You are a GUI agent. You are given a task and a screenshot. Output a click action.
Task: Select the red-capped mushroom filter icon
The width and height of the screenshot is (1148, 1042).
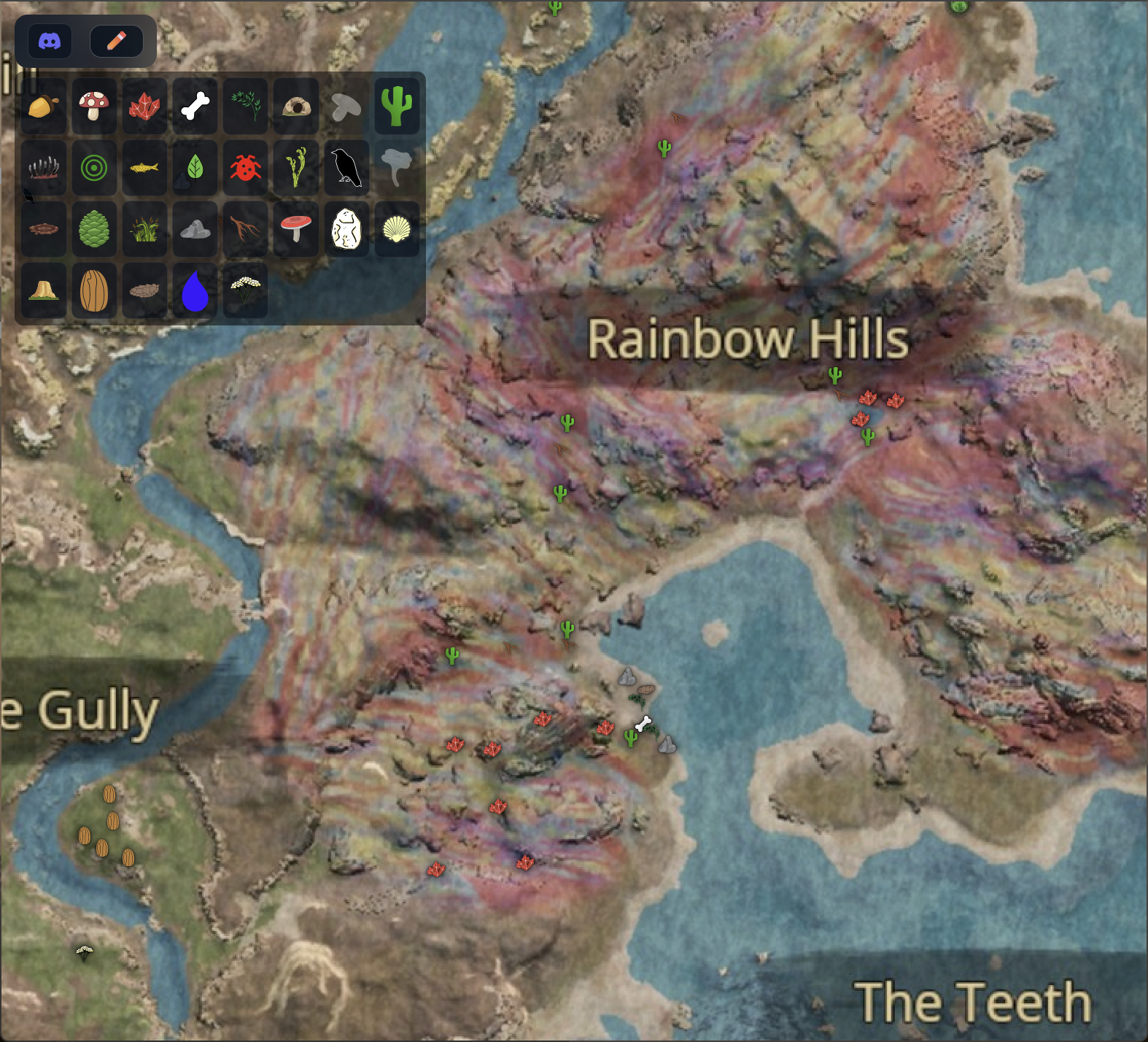(94, 107)
